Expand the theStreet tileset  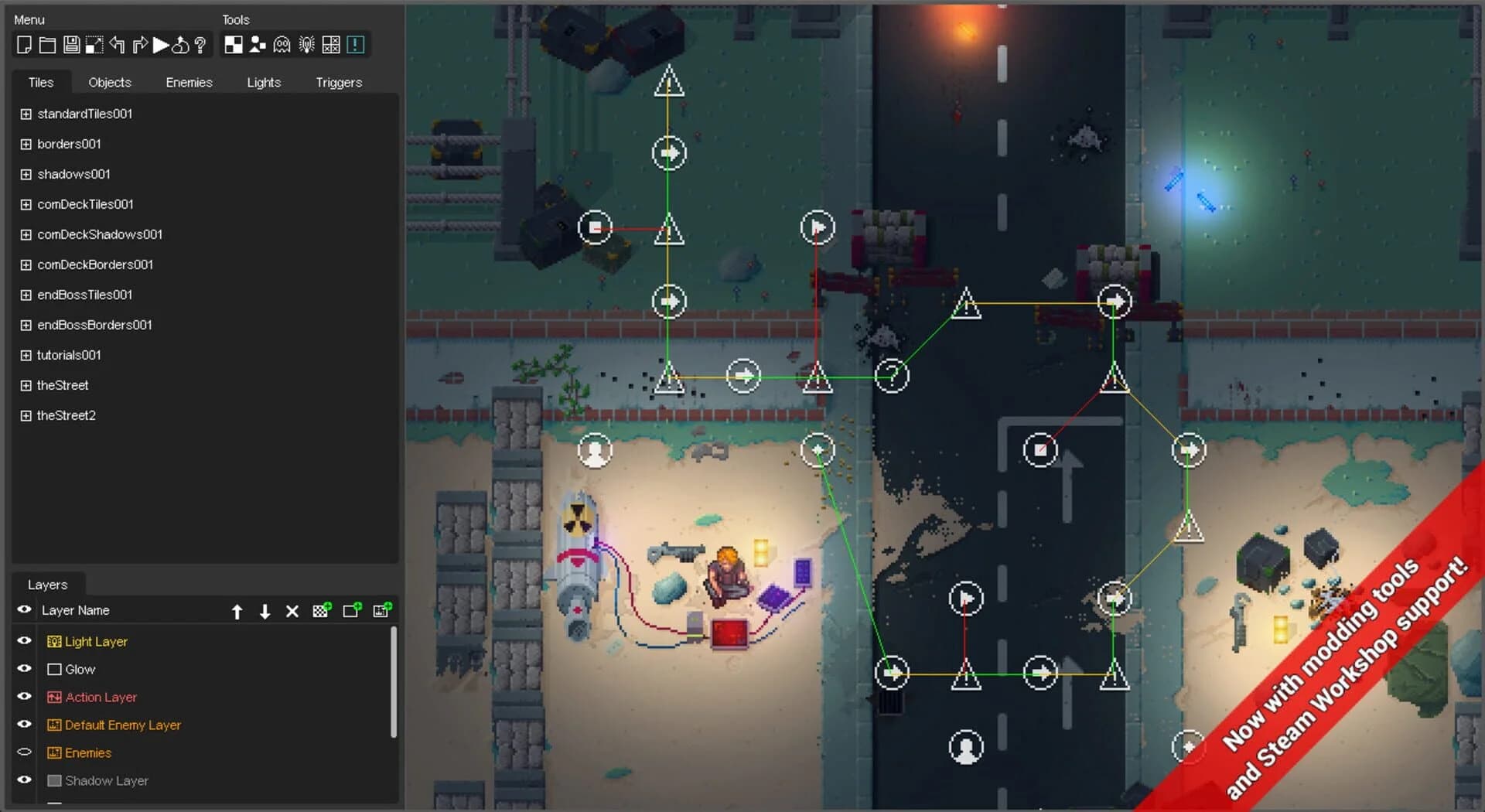[x=25, y=385]
